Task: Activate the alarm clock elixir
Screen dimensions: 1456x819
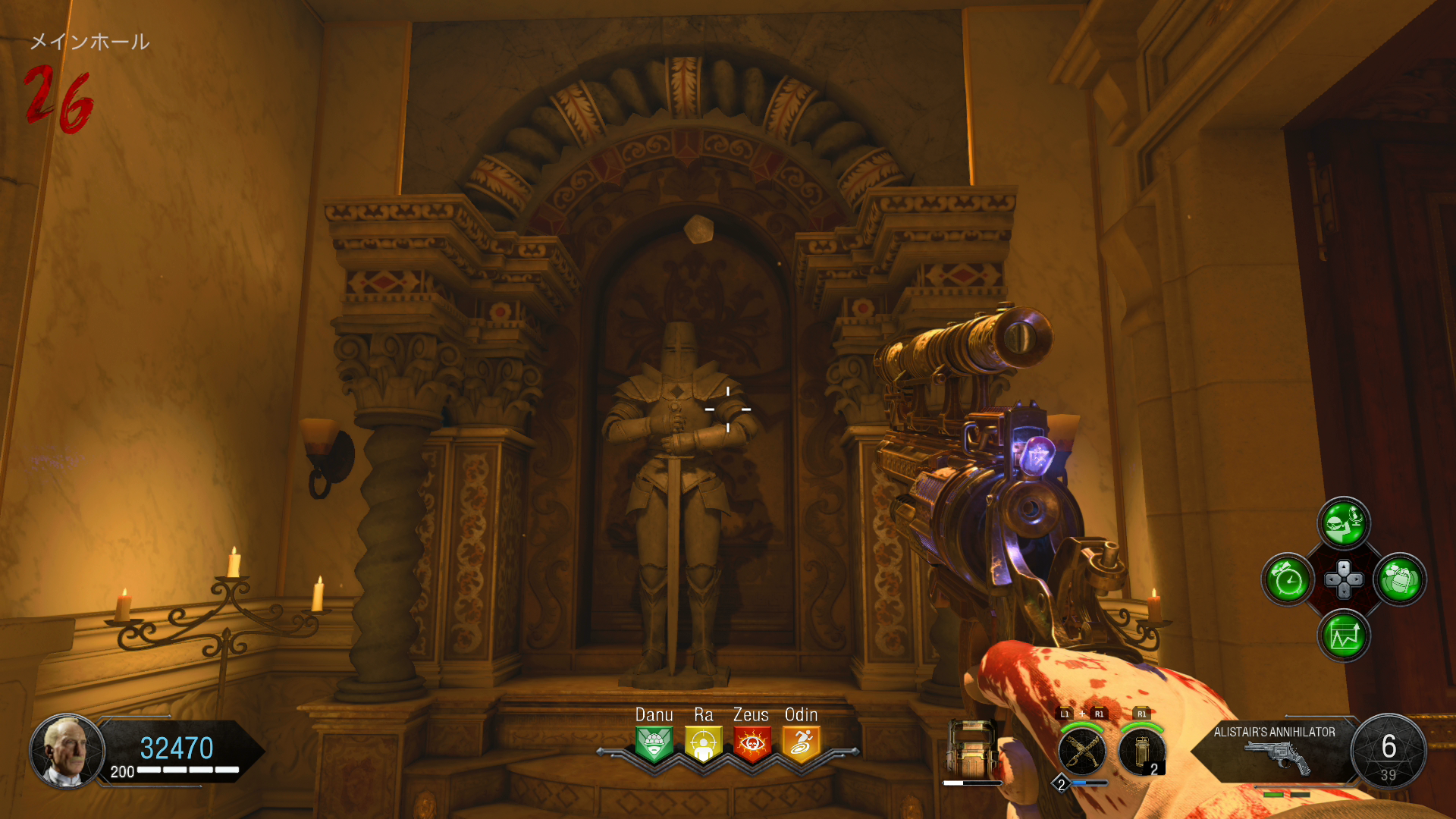Action: (x=1288, y=580)
